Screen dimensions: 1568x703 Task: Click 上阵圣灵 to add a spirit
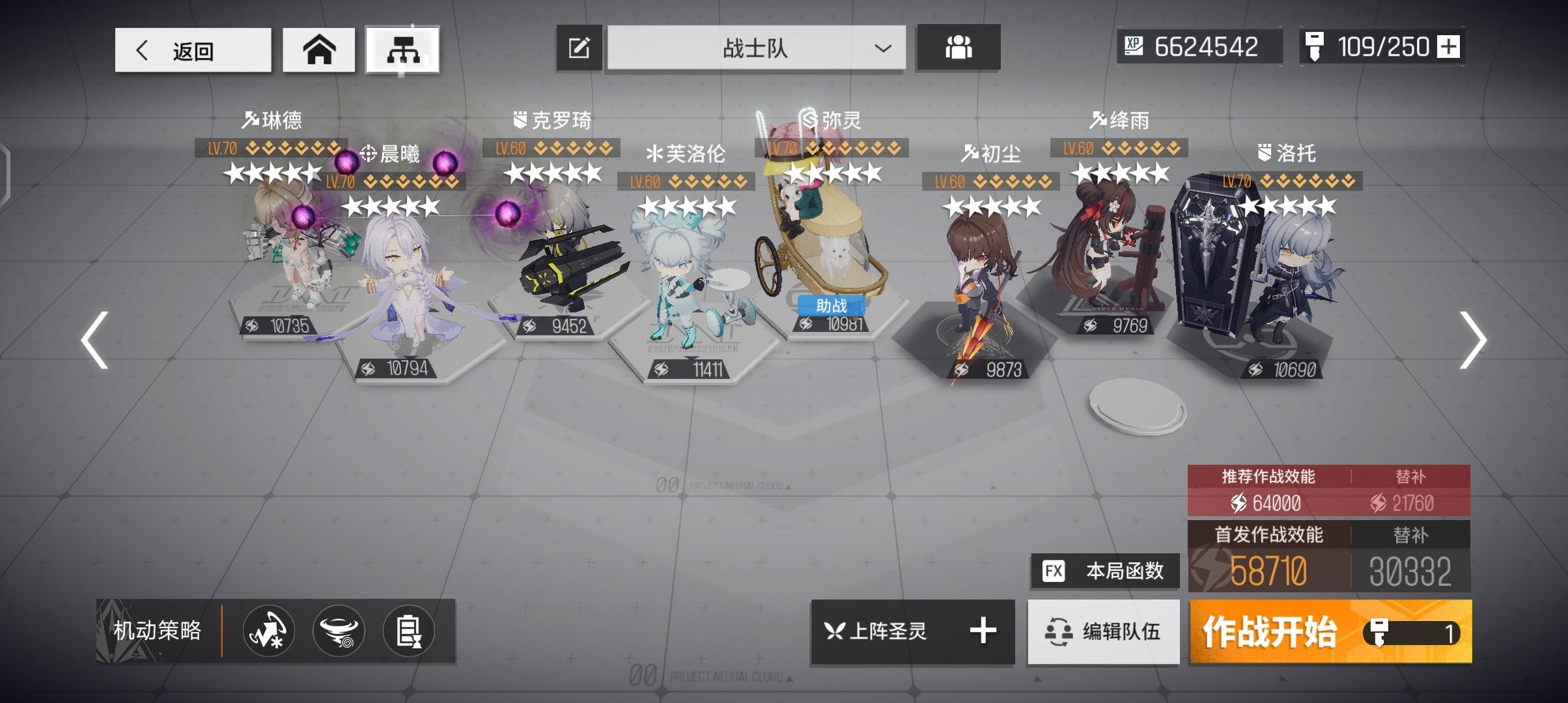910,631
